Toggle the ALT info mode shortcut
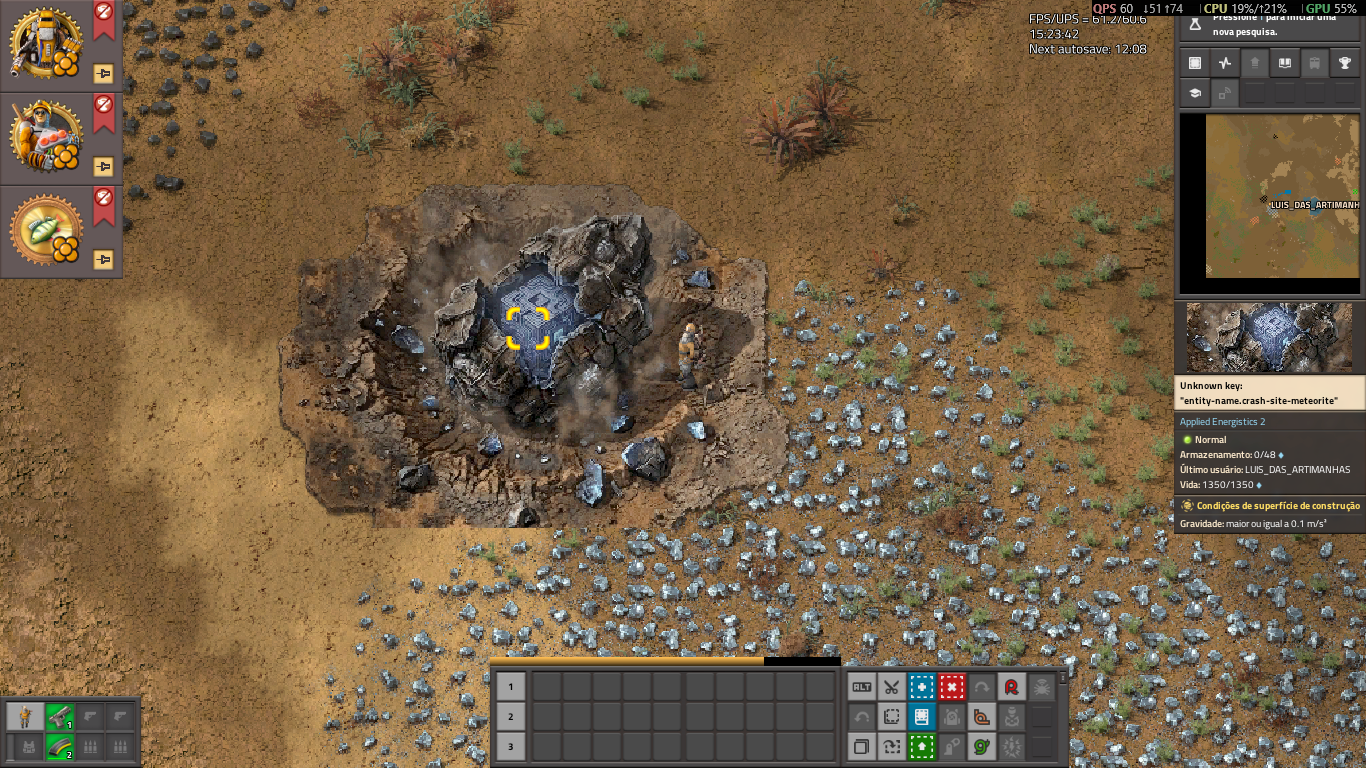 click(862, 687)
